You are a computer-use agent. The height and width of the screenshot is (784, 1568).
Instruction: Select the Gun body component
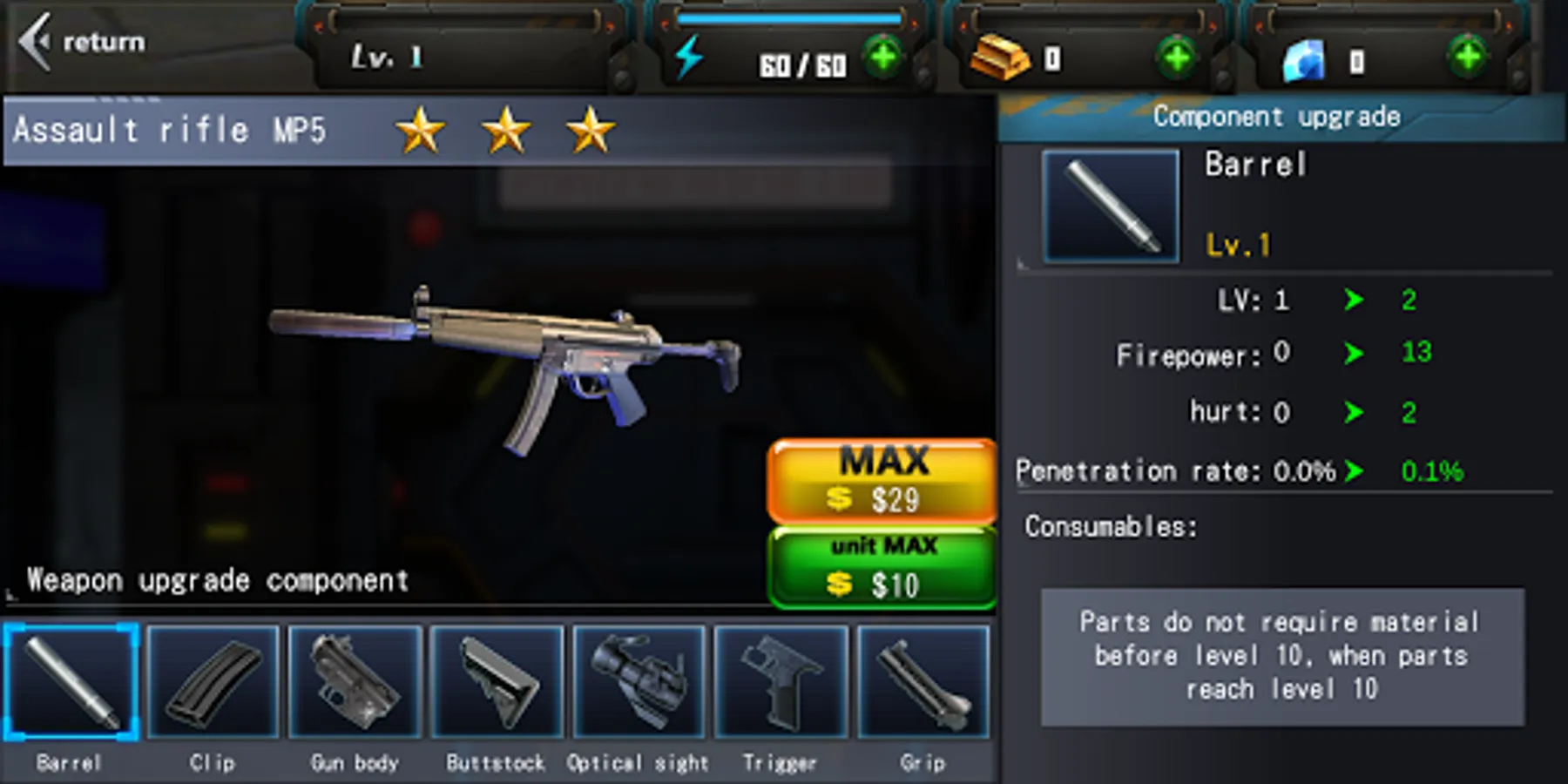pos(355,682)
